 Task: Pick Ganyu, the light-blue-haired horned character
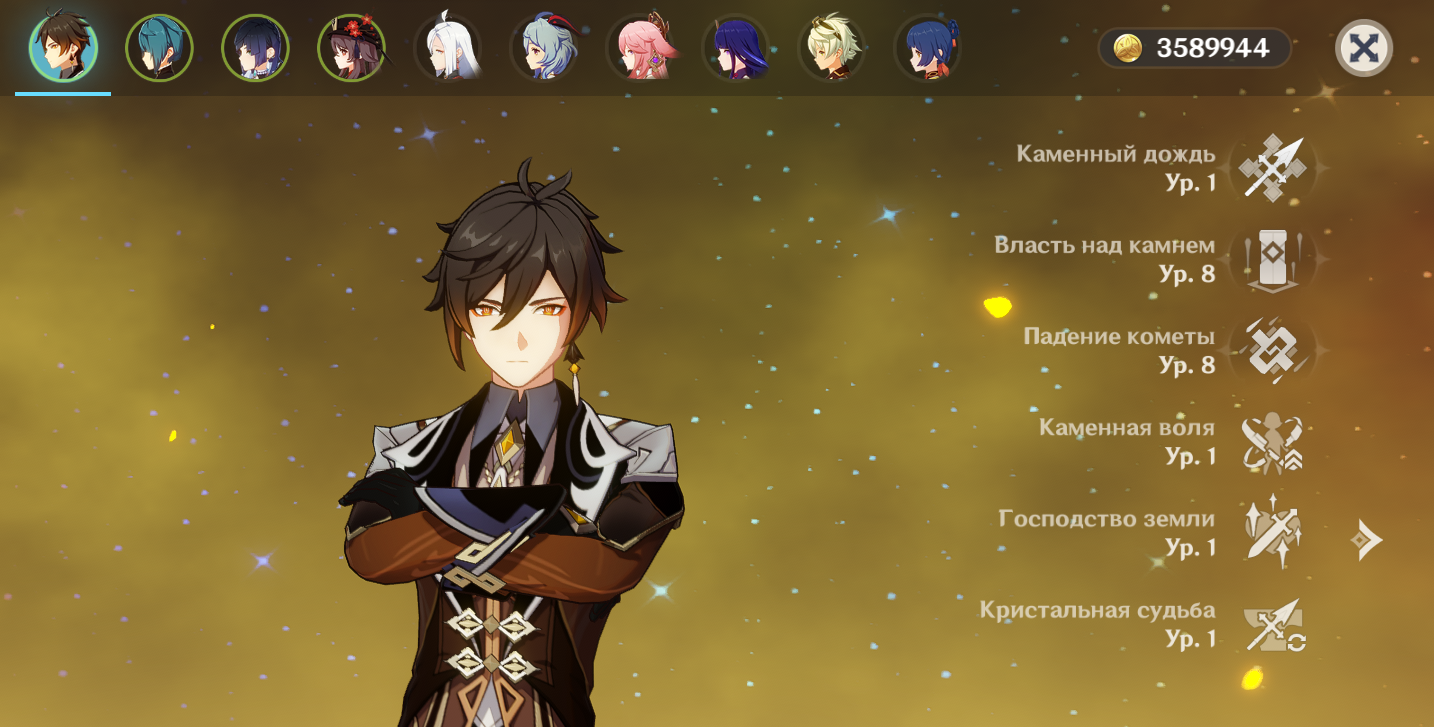(x=543, y=48)
